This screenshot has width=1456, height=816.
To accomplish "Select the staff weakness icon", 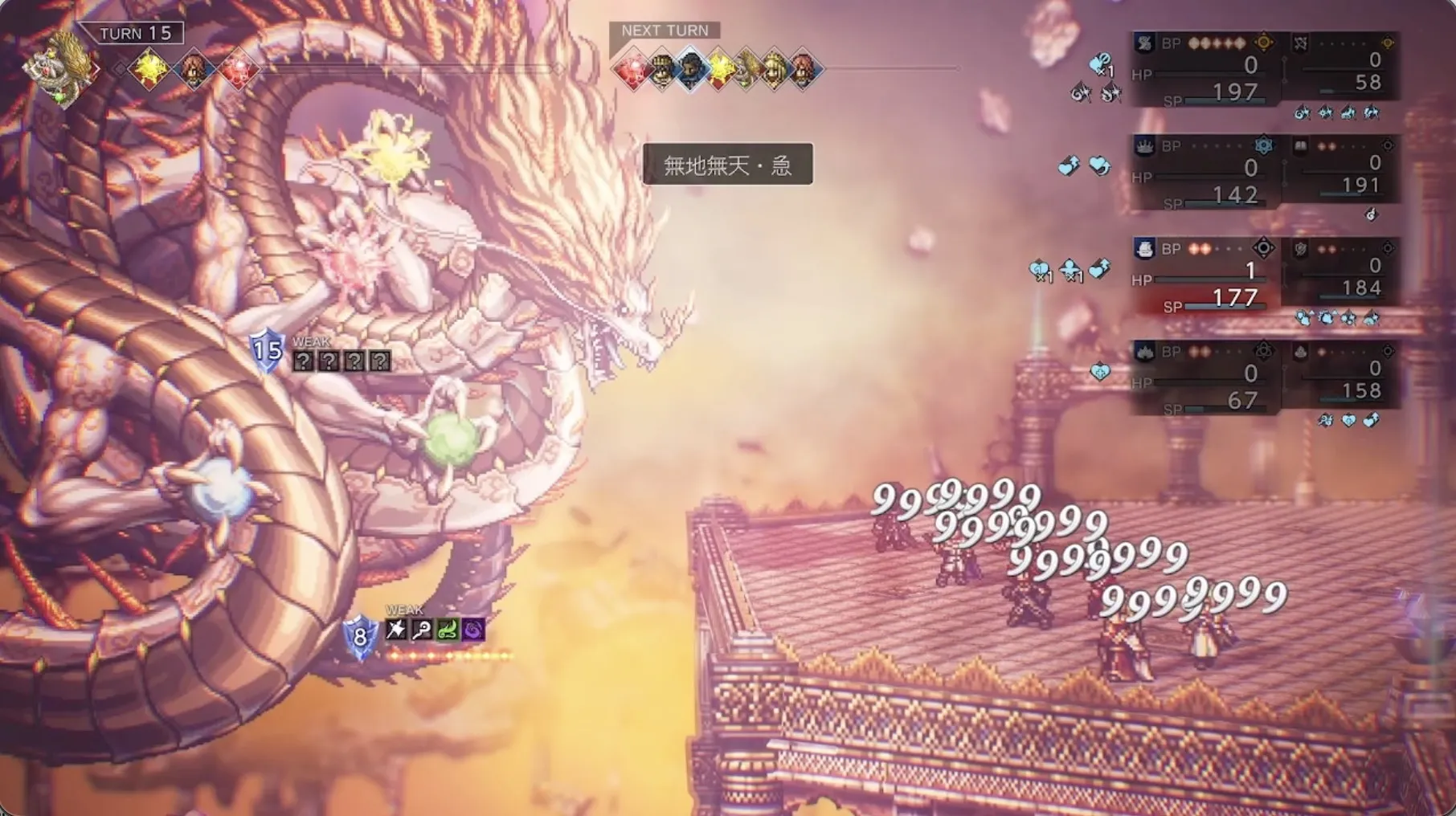I will pos(421,630).
